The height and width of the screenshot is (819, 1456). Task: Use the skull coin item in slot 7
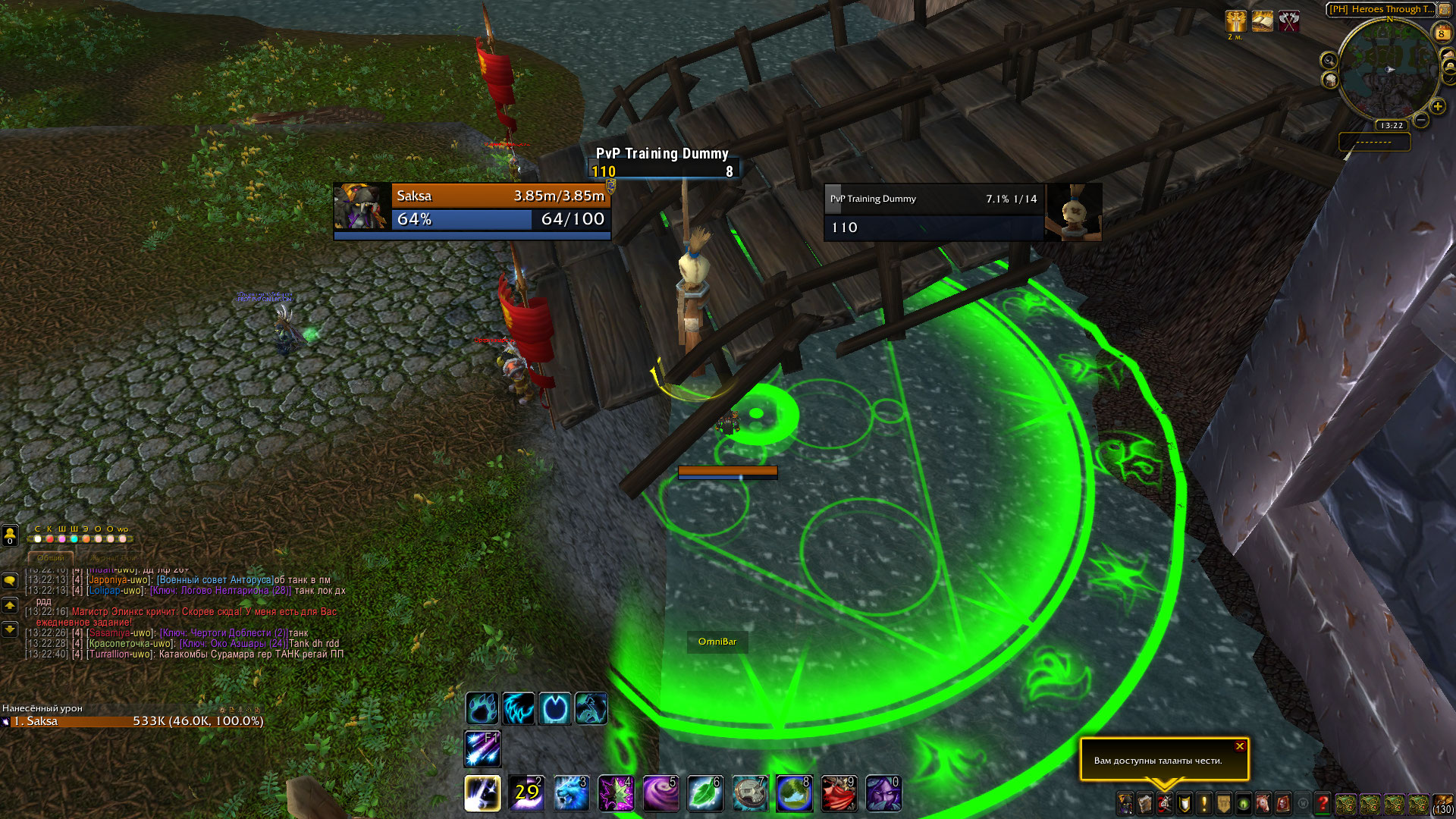(x=750, y=793)
